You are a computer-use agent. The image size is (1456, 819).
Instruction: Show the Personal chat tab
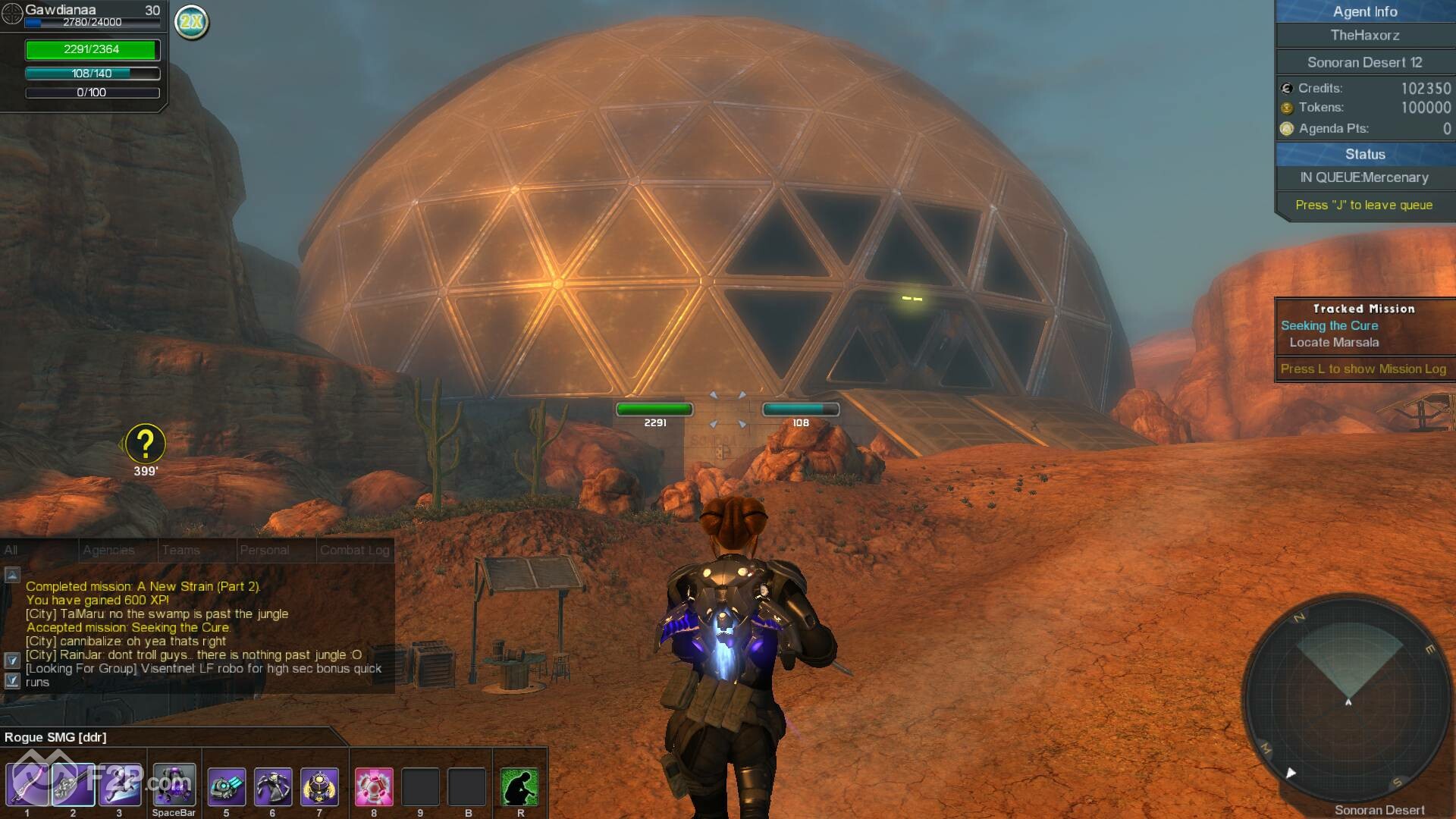[265, 551]
